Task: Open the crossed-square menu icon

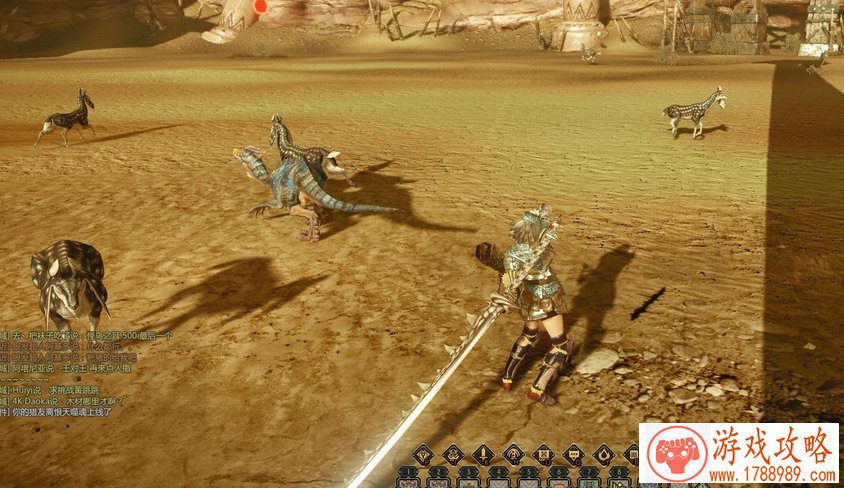Action: click(543, 454)
